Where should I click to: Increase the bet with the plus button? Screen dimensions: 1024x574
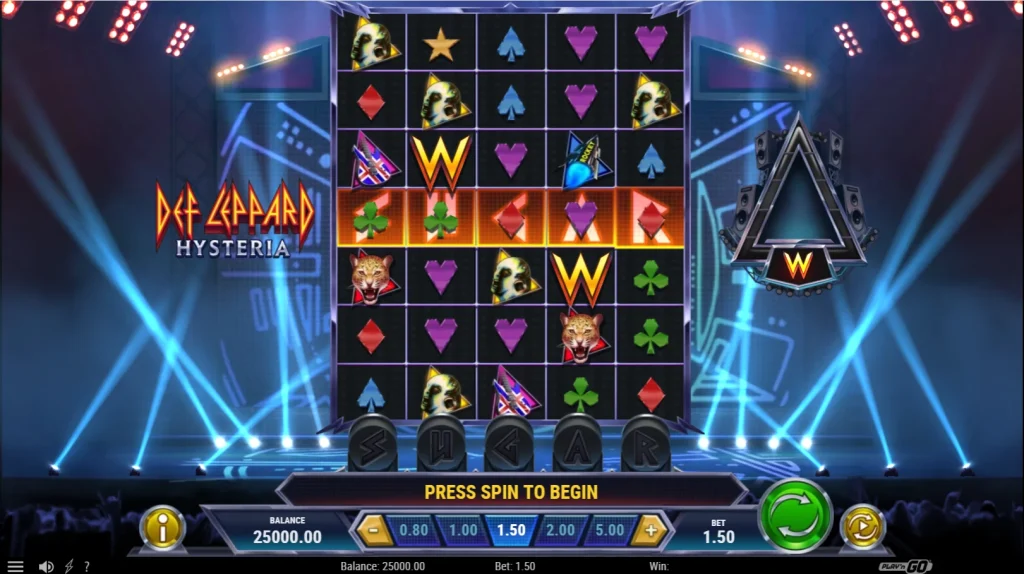650,530
